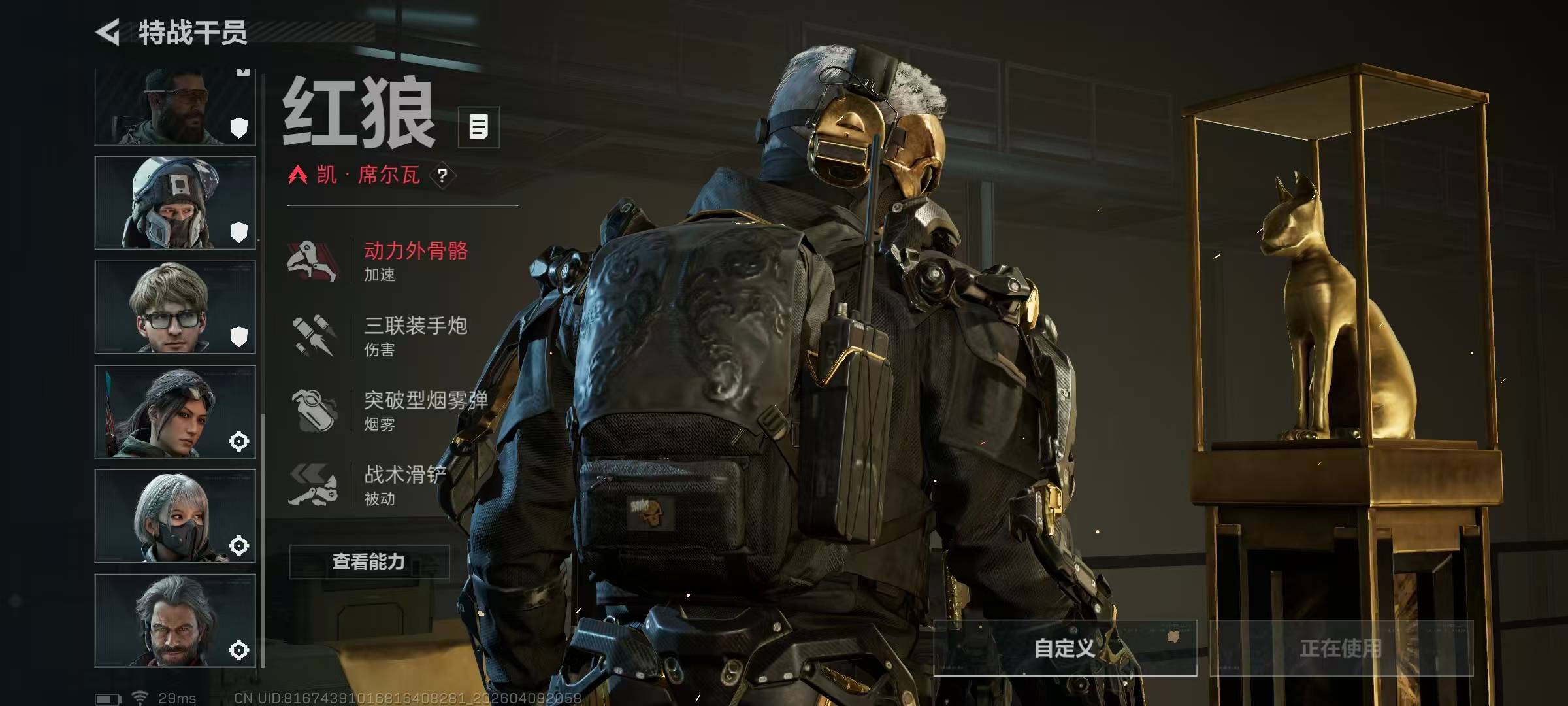Image resolution: width=1568 pixels, height=706 pixels.
Task: Open the document icon next to 红狼
Action: pyautogui.click(x=478, y=127)
